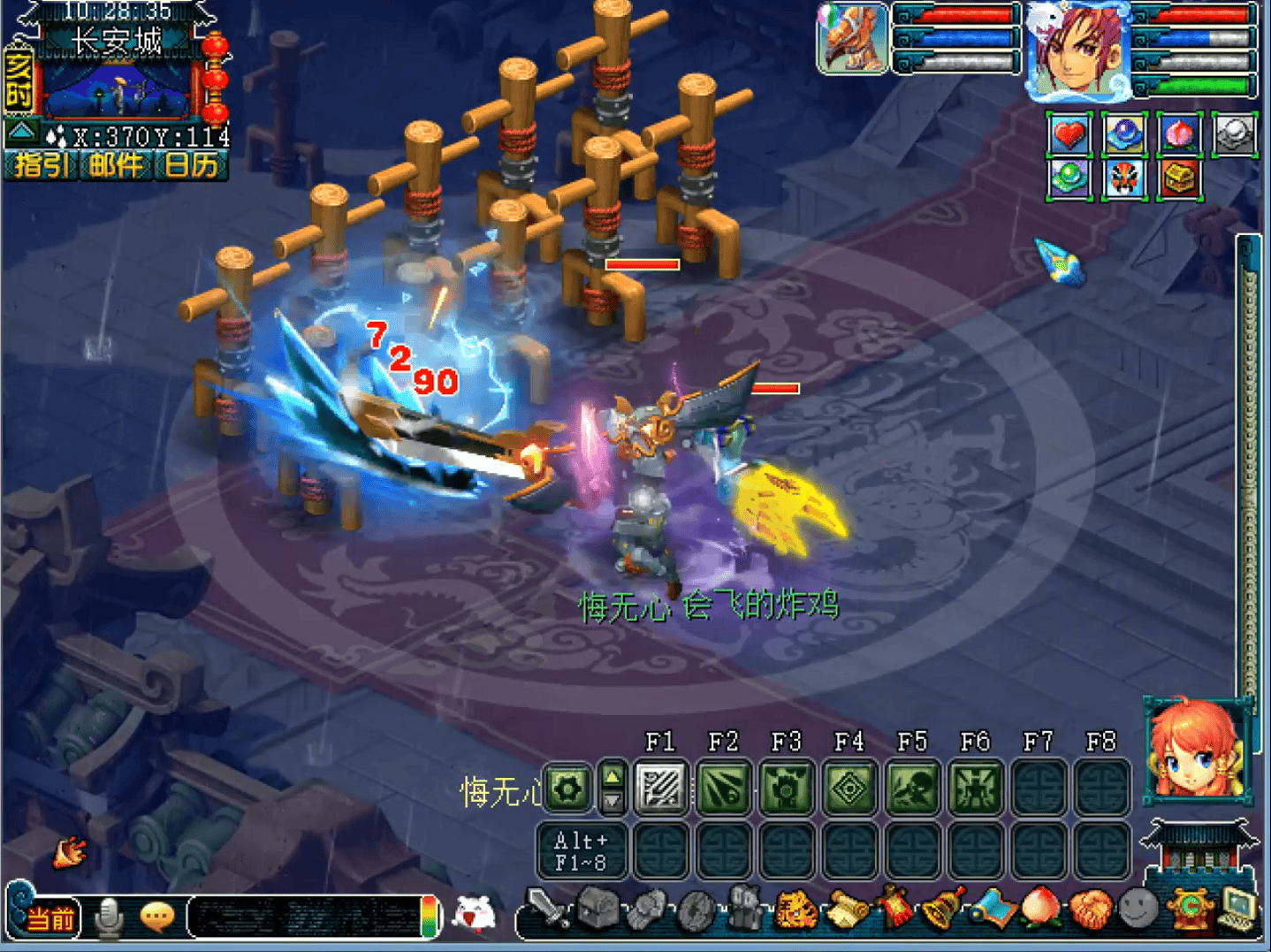Open the player character portrait
Image resolution: width=1271 pixels, height=952 pixels.
pyautogui.click(x=1079, y=50)
